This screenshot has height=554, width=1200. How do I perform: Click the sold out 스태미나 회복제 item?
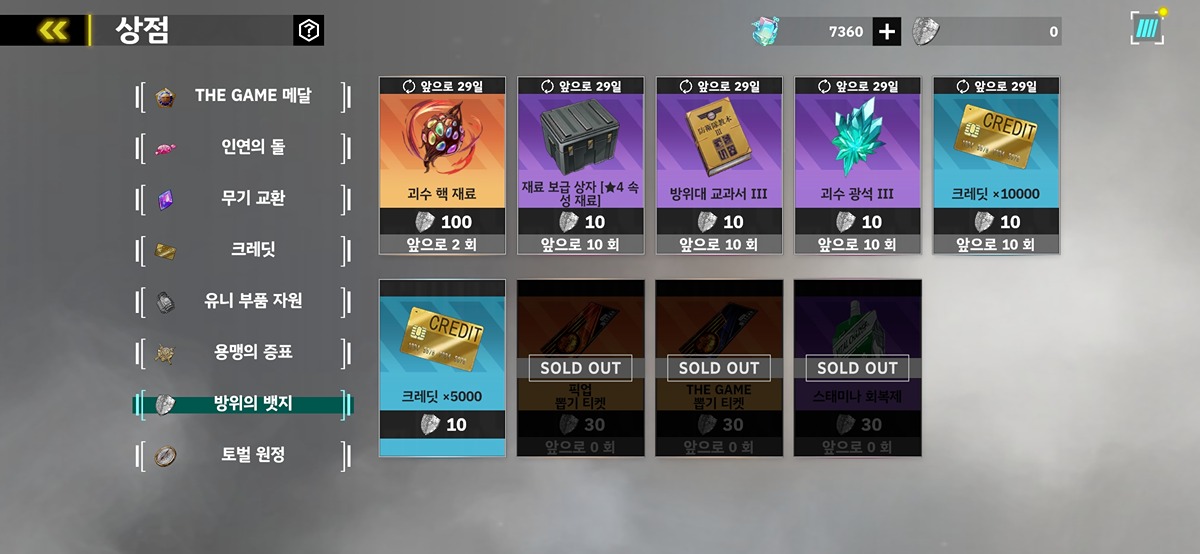click(x=857, y=368)
